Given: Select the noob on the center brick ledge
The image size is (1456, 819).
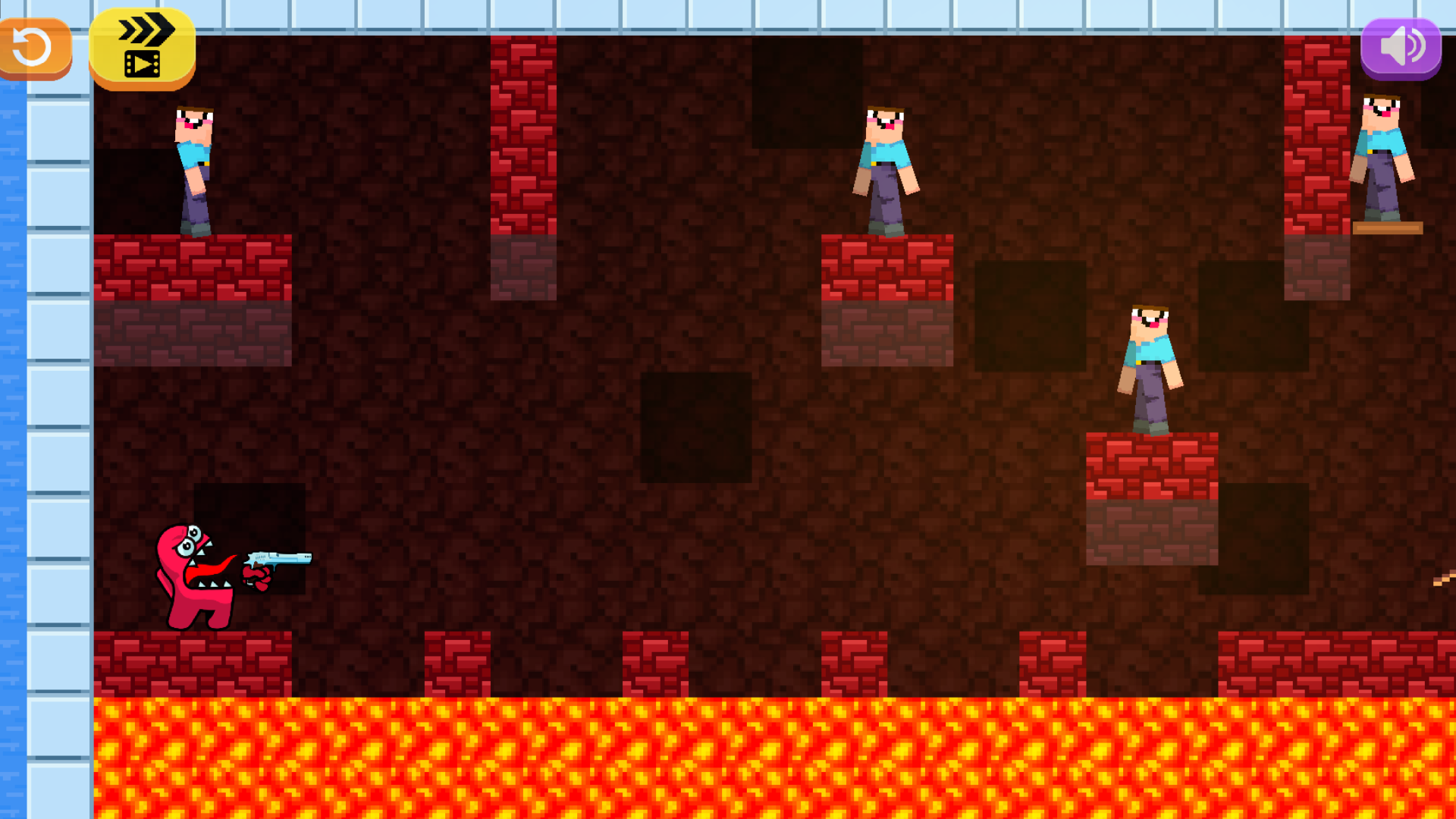Looking at the screenshot, I should 887,163.
